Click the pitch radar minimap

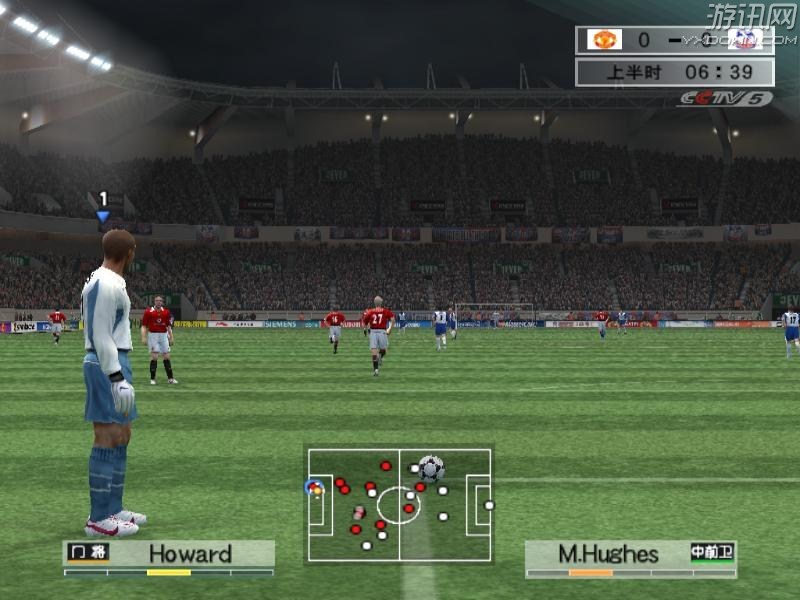tap(399, 505)
